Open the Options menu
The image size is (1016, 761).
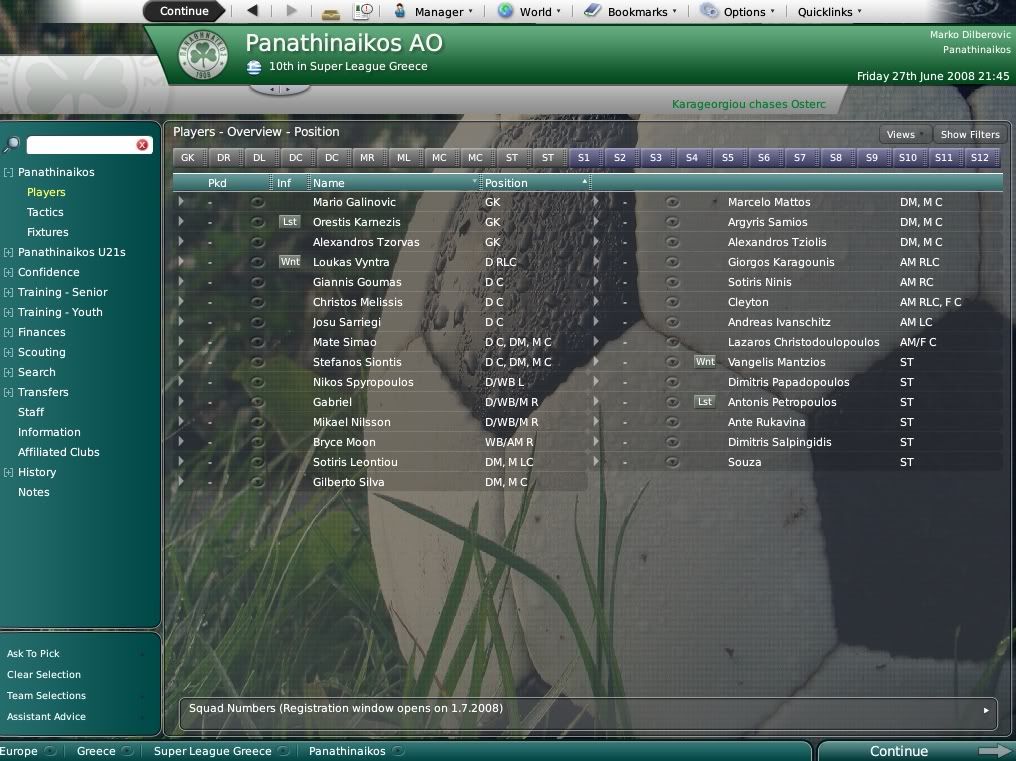pyautogui.click(x=738, y=12)
